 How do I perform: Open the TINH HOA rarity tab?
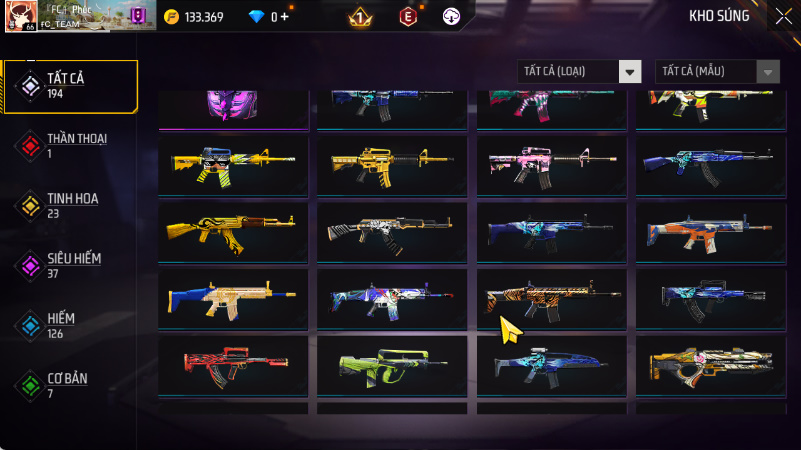pos(70,205)
